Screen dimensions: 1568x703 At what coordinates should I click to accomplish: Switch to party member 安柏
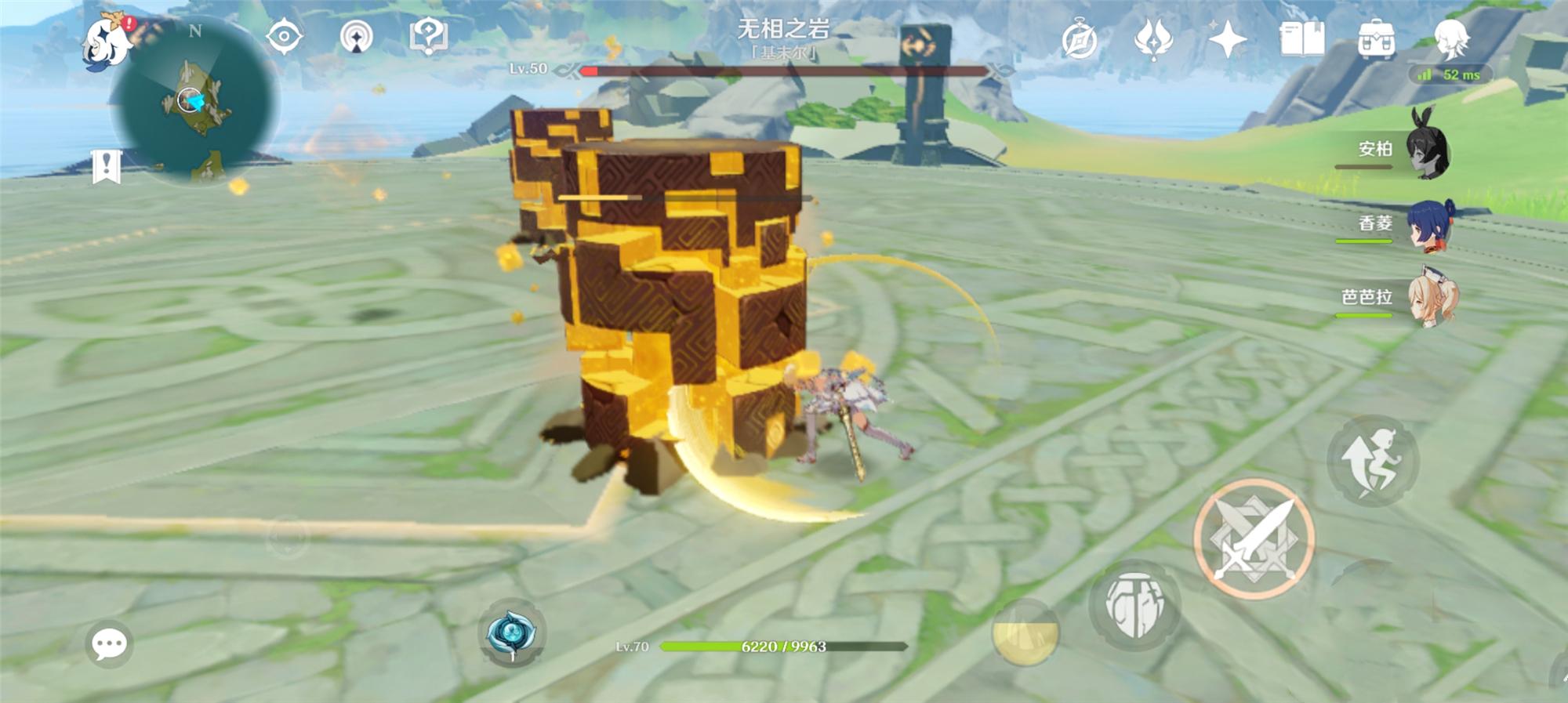(1426, 148)
